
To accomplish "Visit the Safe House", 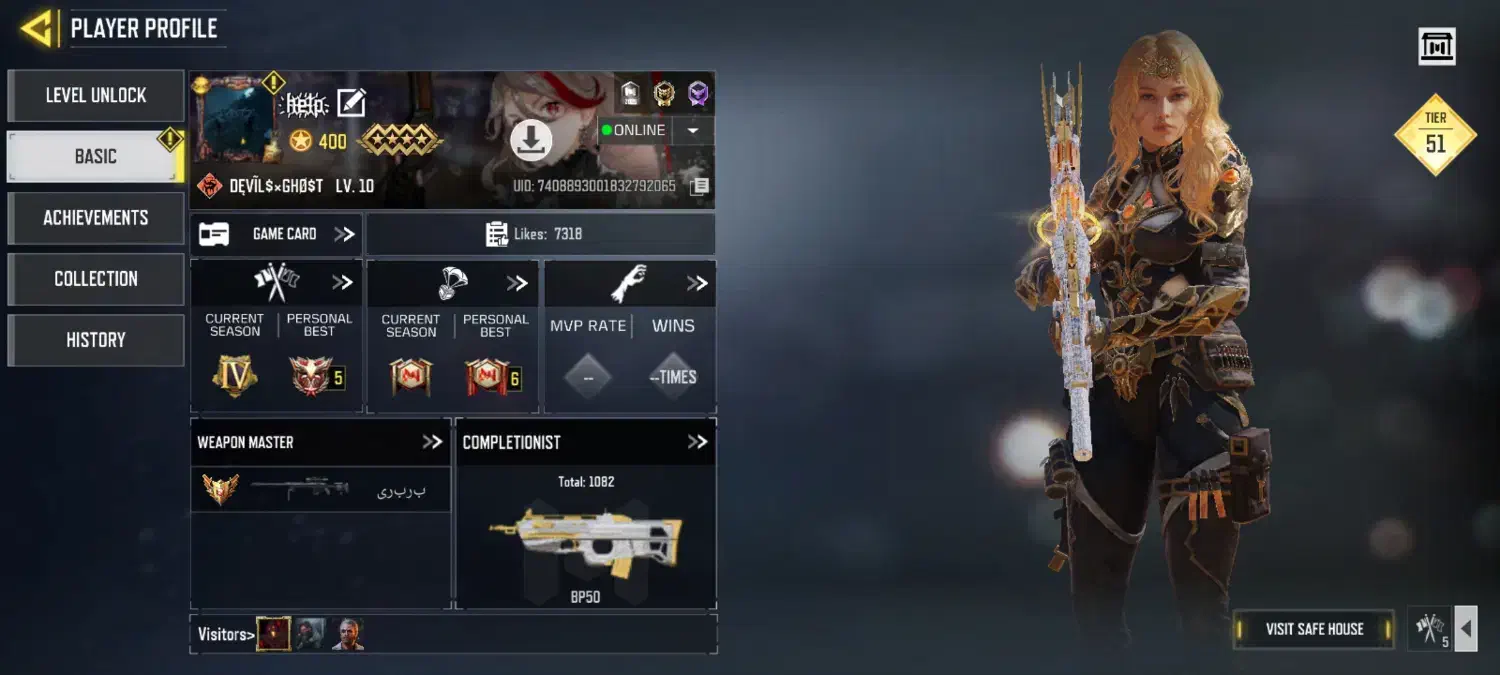I will coord(1313,629).
